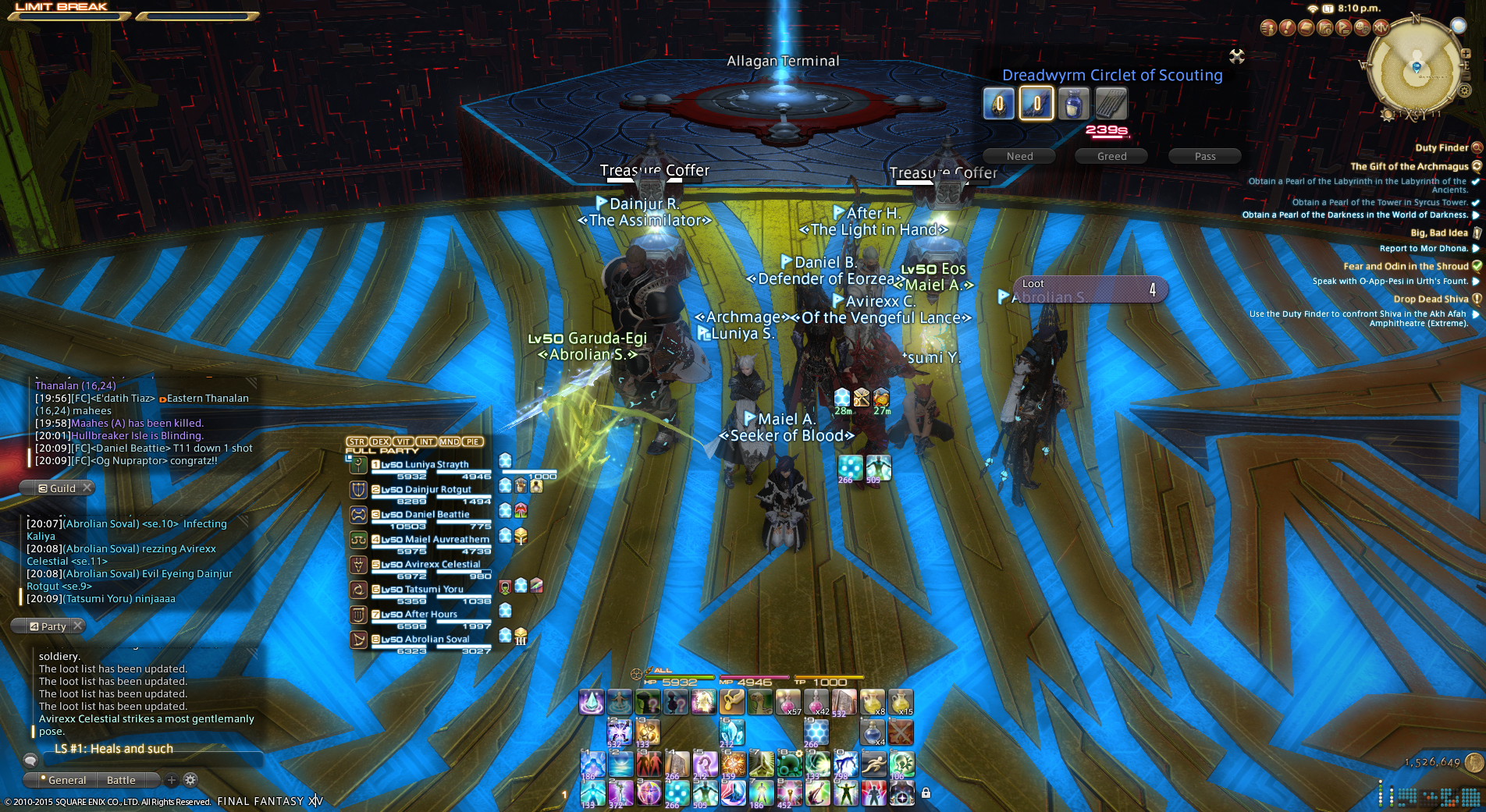Image resolution: width=1486 pixels, height=812 pixels.
Task: Add a new chat tab
Action: click(x=172, y=780)
